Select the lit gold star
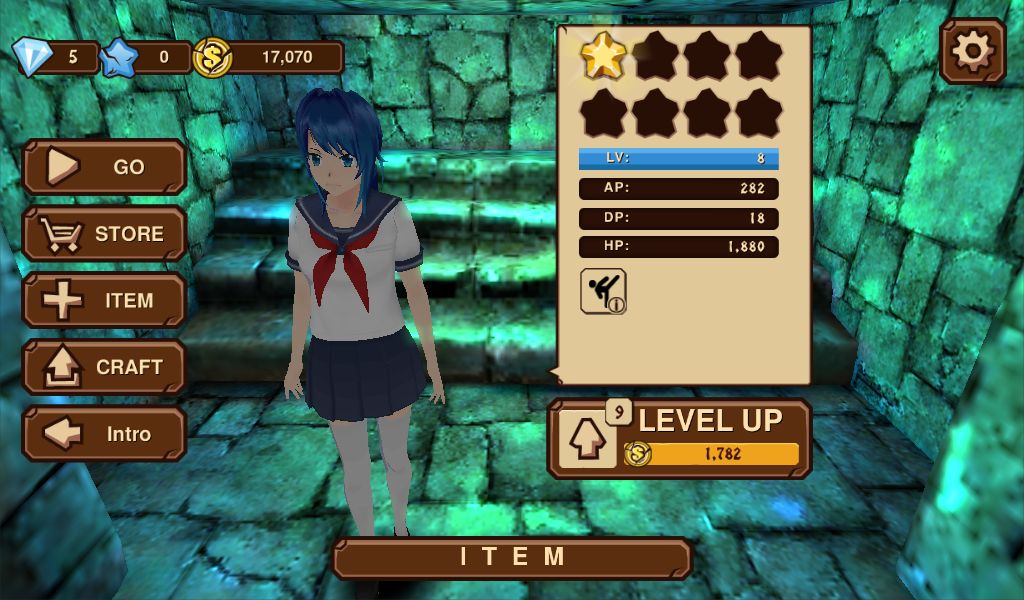The width and height of the screenshot is (1024, 600). point(603,56)
